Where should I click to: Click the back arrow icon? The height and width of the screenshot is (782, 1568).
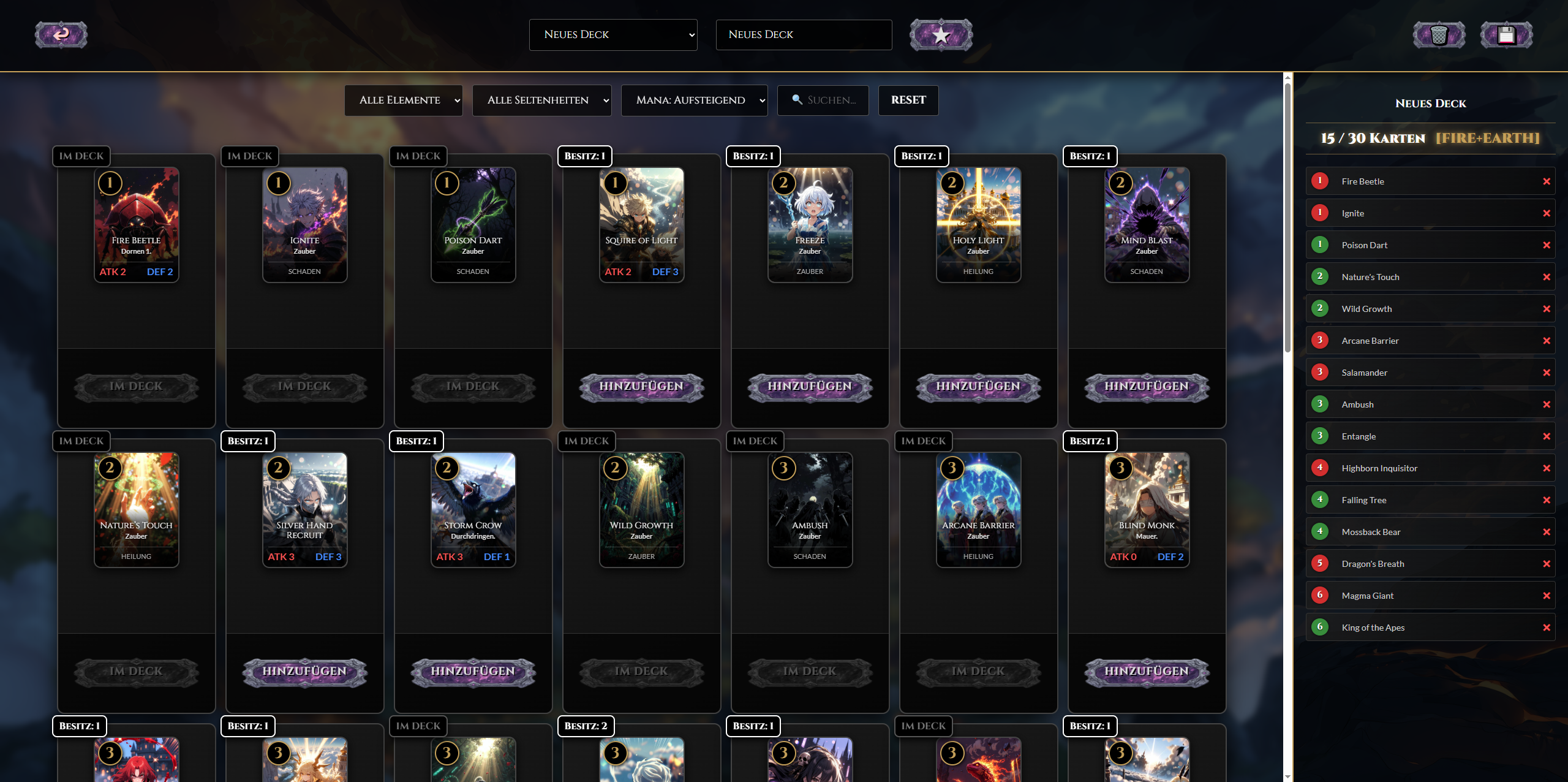pos(61,34)
